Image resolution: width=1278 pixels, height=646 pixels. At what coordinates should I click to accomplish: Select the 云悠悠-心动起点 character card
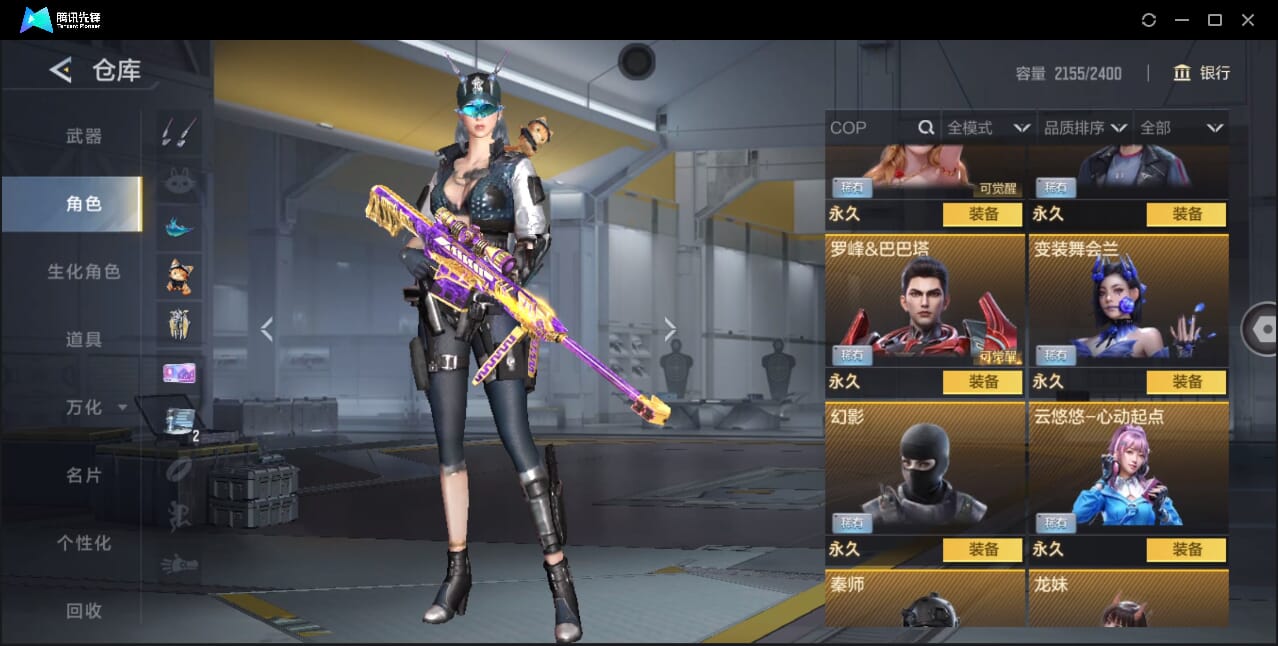1128,468
